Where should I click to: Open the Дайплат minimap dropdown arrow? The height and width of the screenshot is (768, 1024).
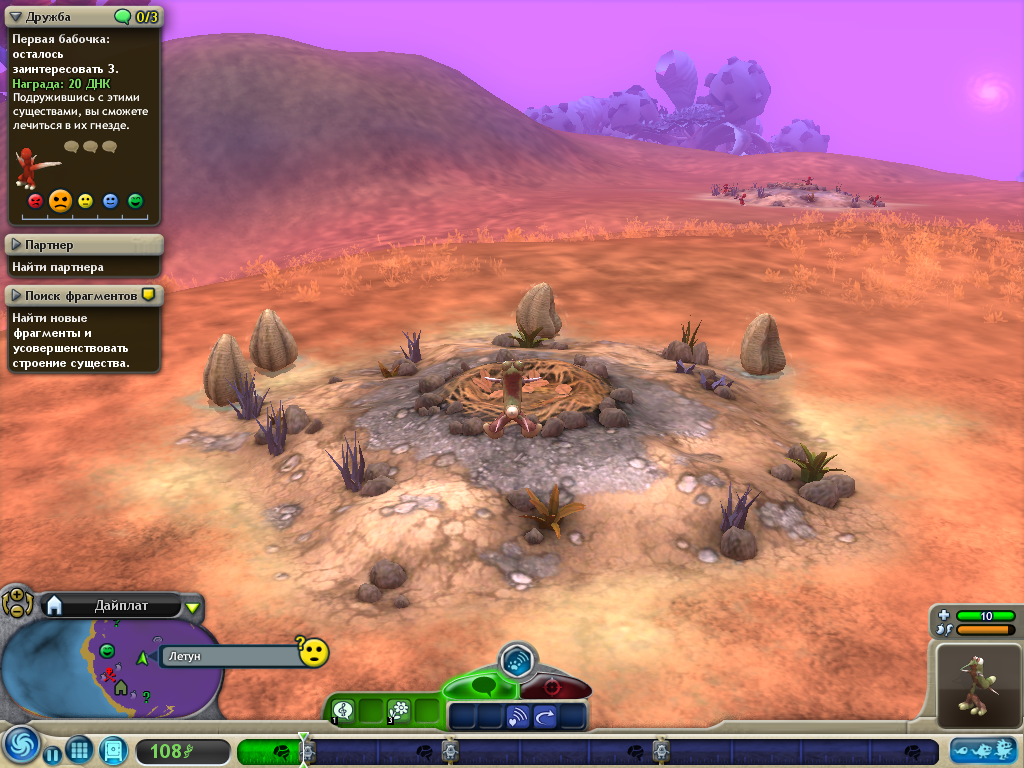pos(193,606)
